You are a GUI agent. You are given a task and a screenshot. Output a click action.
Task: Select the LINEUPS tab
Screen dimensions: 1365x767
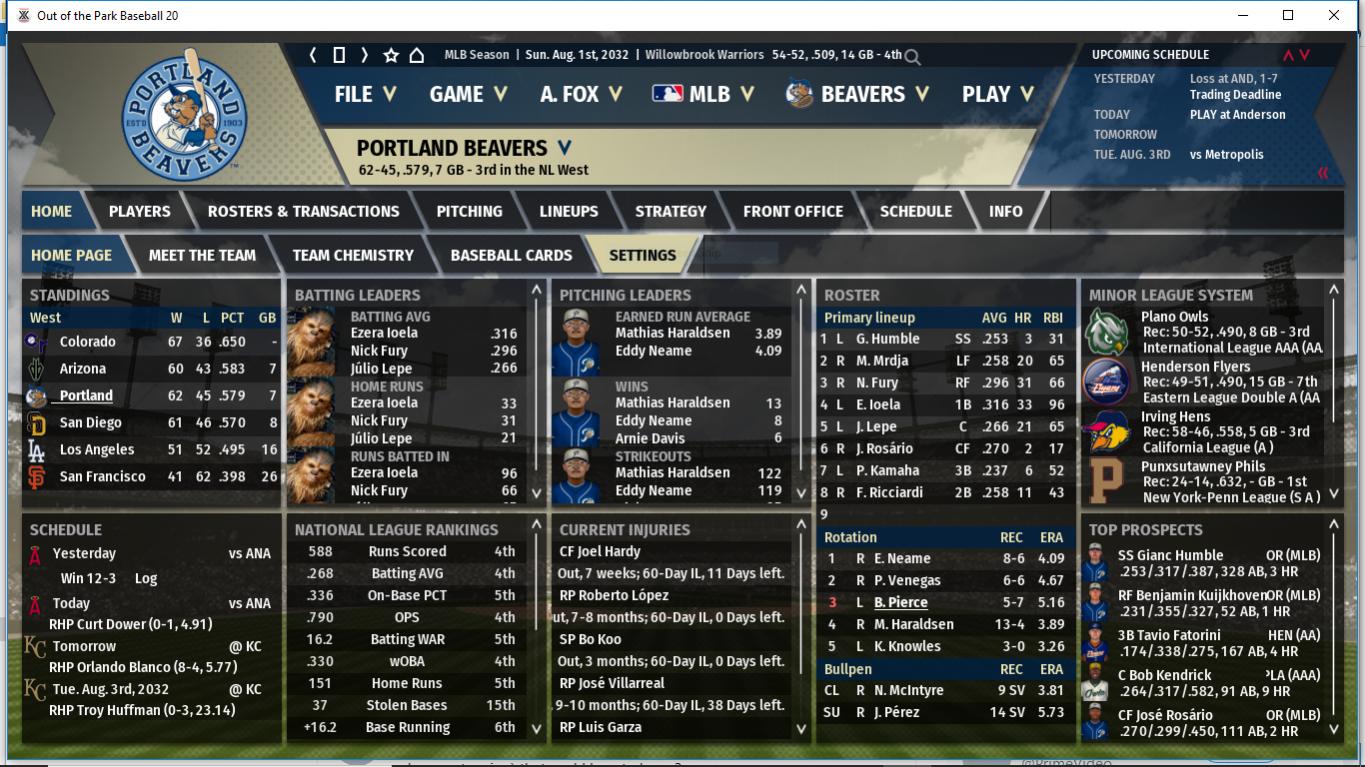[x=568, y=211]
